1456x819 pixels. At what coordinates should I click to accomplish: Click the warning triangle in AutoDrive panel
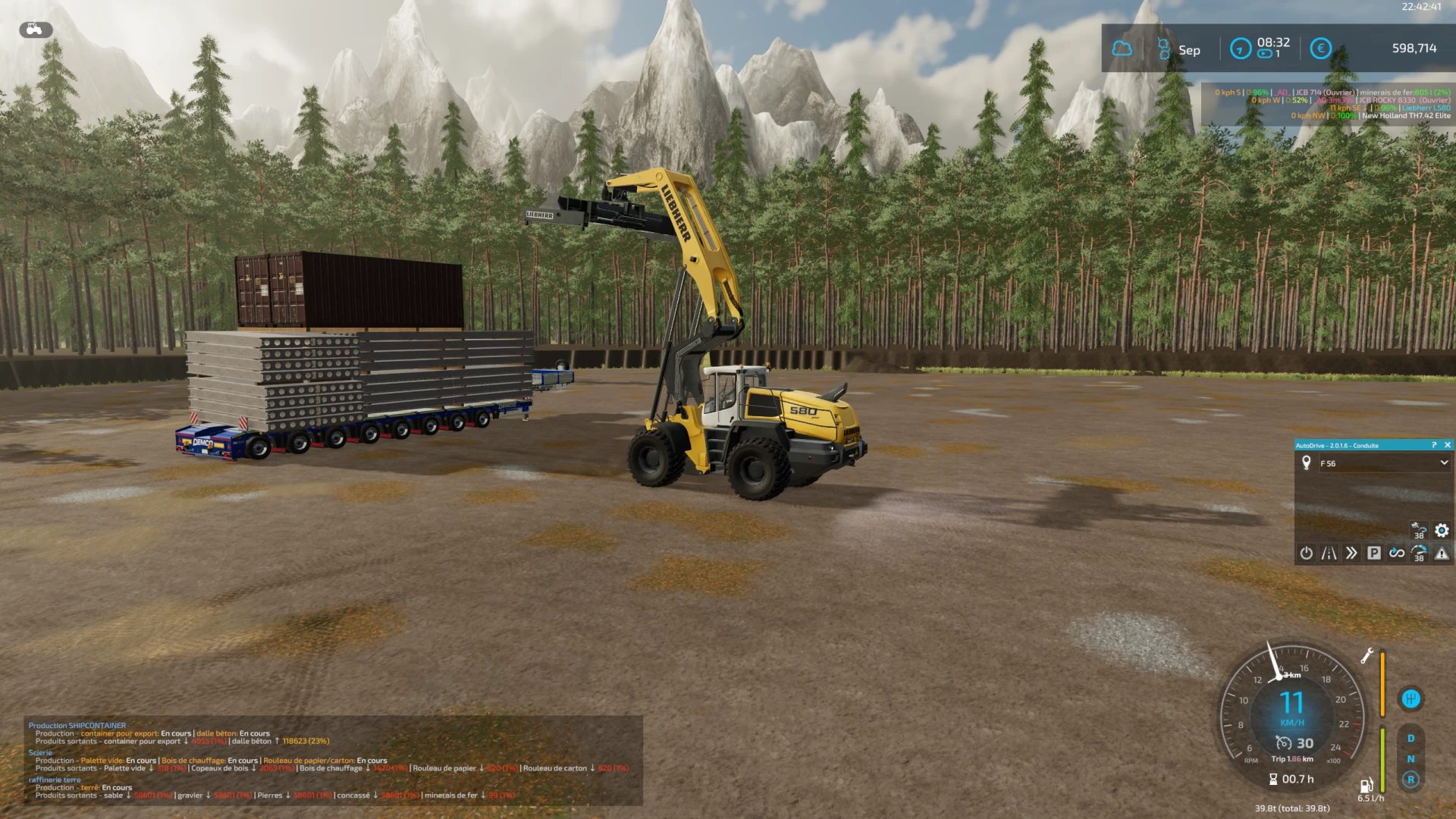click(1442, 554)
